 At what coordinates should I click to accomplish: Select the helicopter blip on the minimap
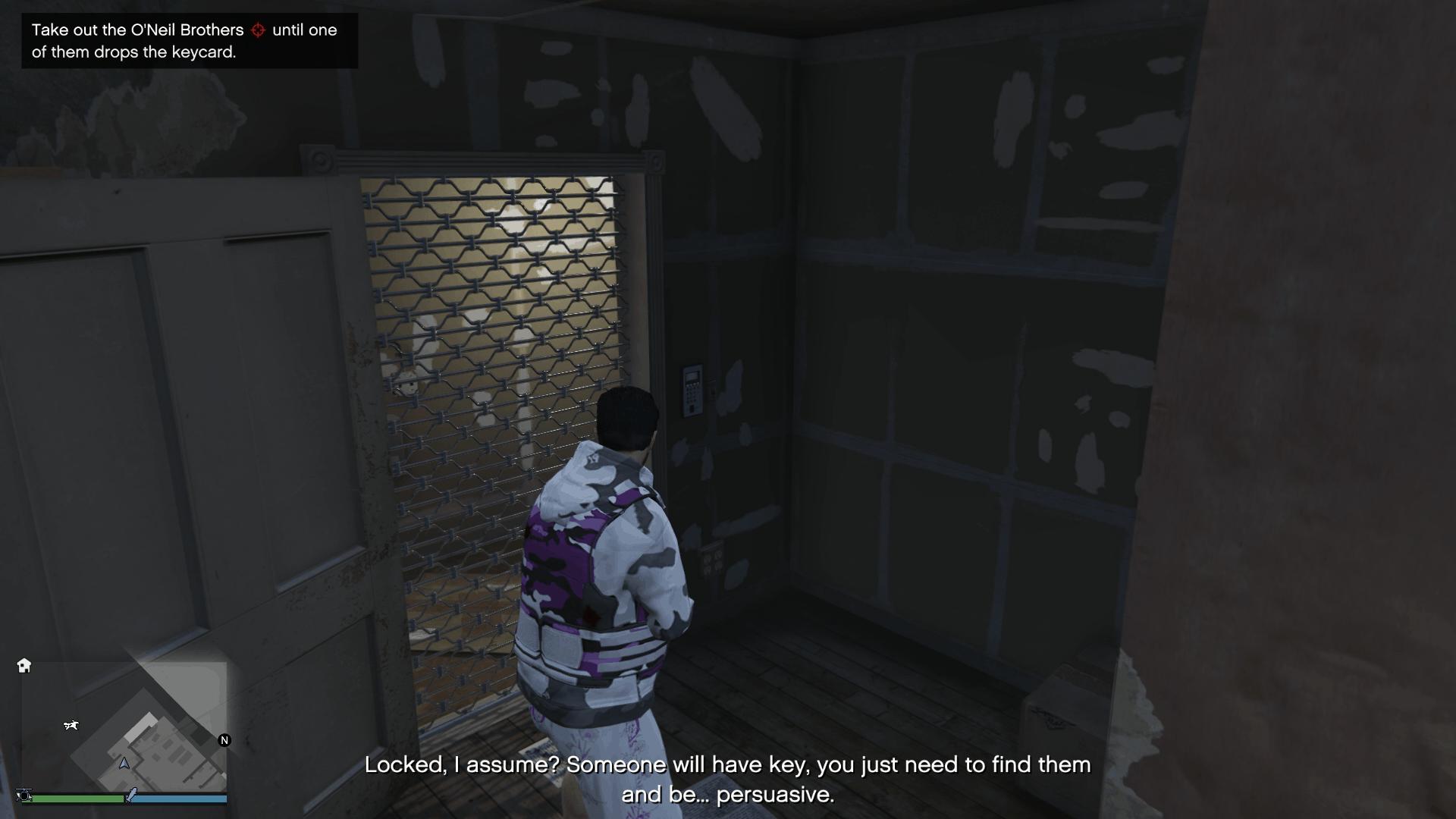[71, 725]
